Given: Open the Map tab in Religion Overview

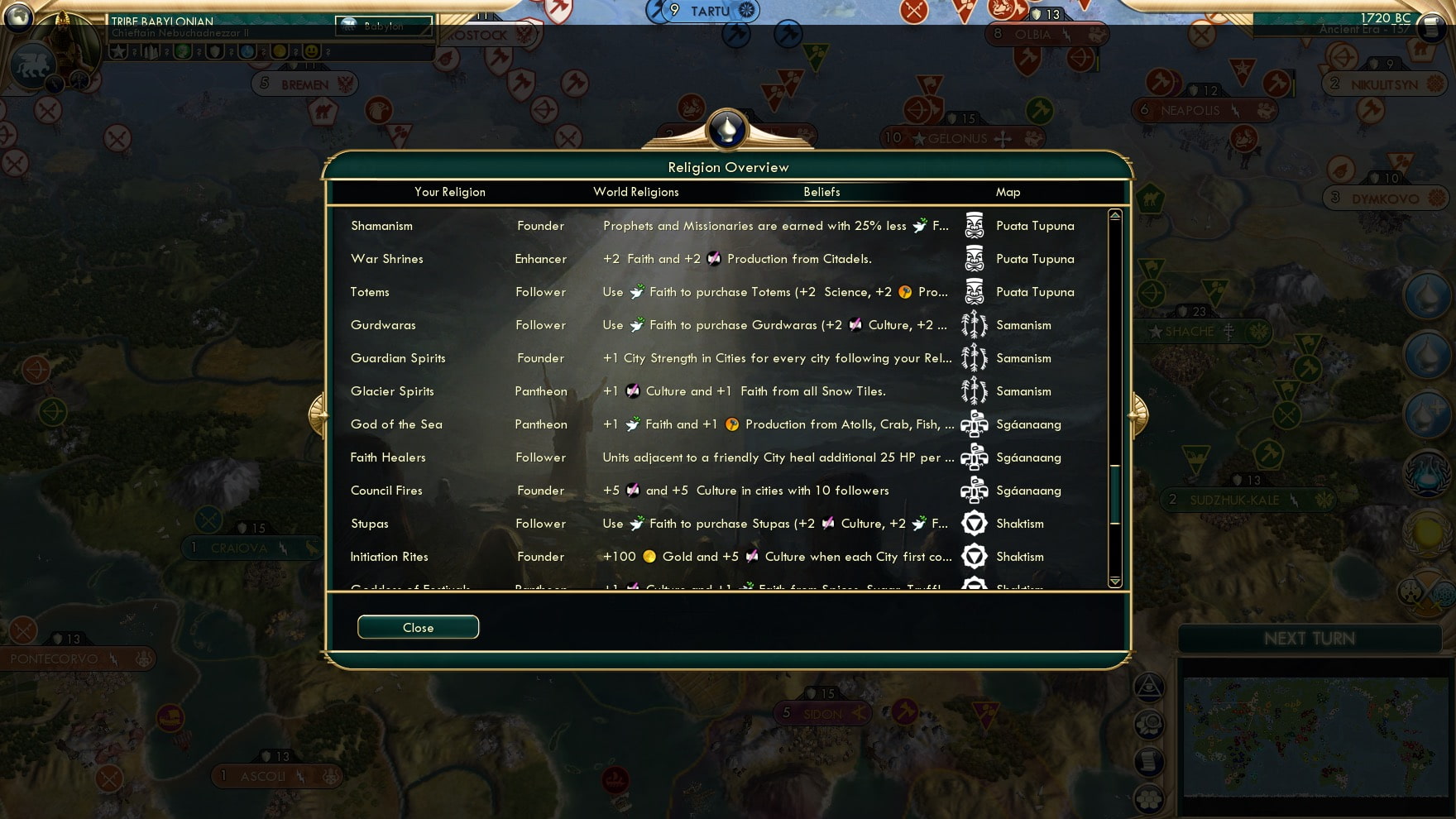Looking at the screenshot, I should click(1008, 191).
